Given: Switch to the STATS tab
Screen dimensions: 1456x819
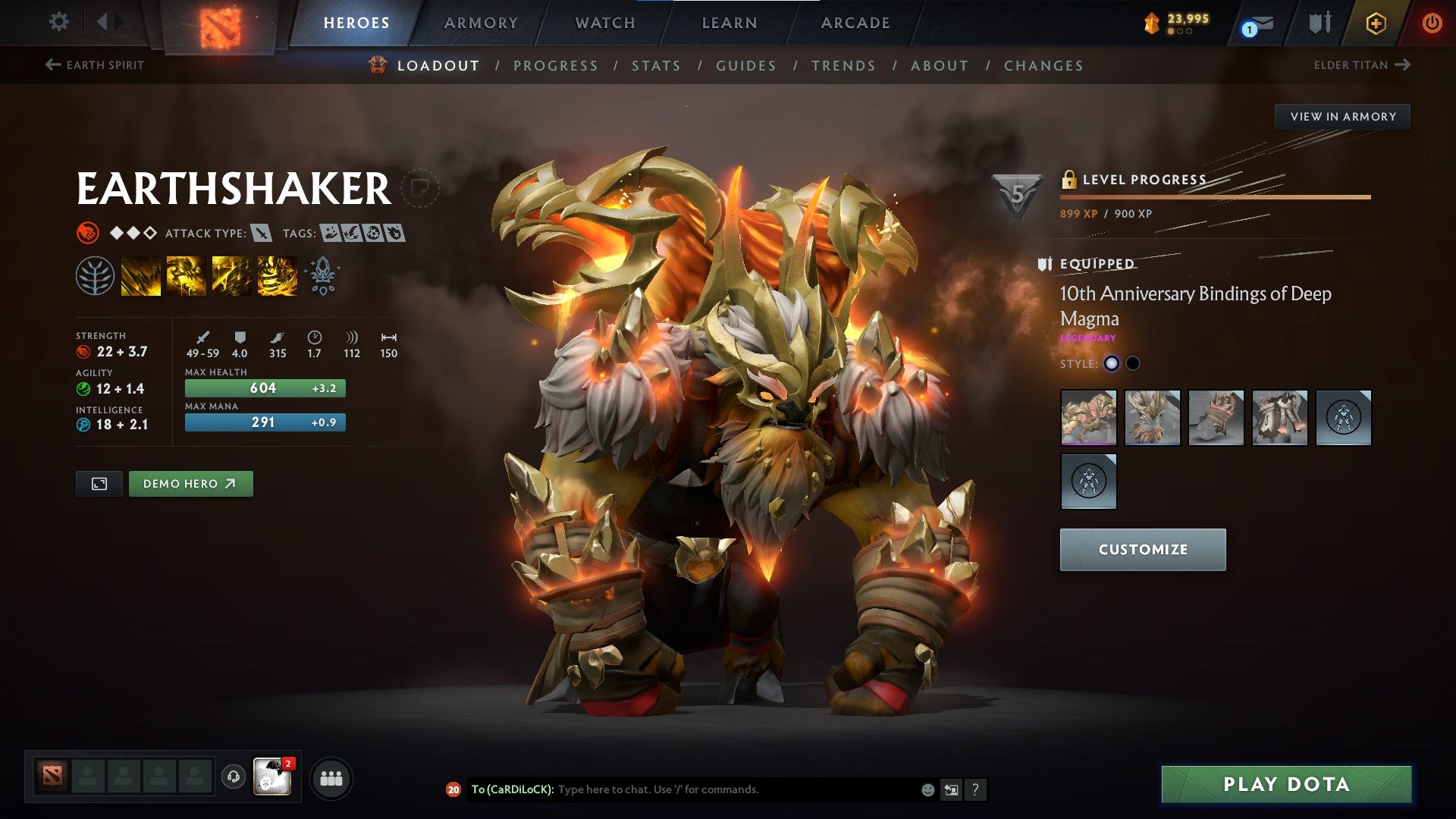Looking at the screenshot, I should pyautogui.click(x=657, y=65).
